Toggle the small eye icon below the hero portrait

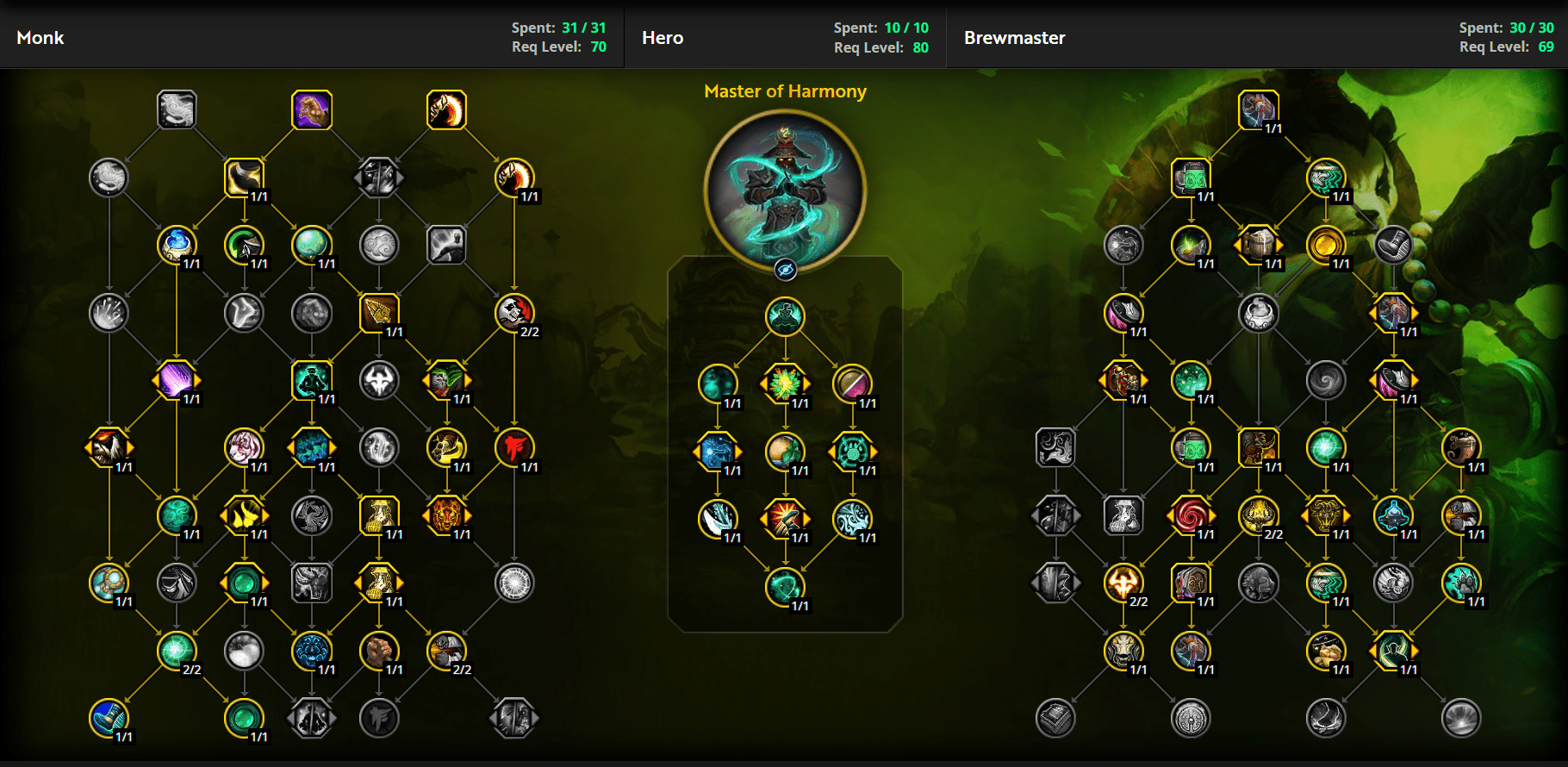pyautogui.click(x=785, y=268)
